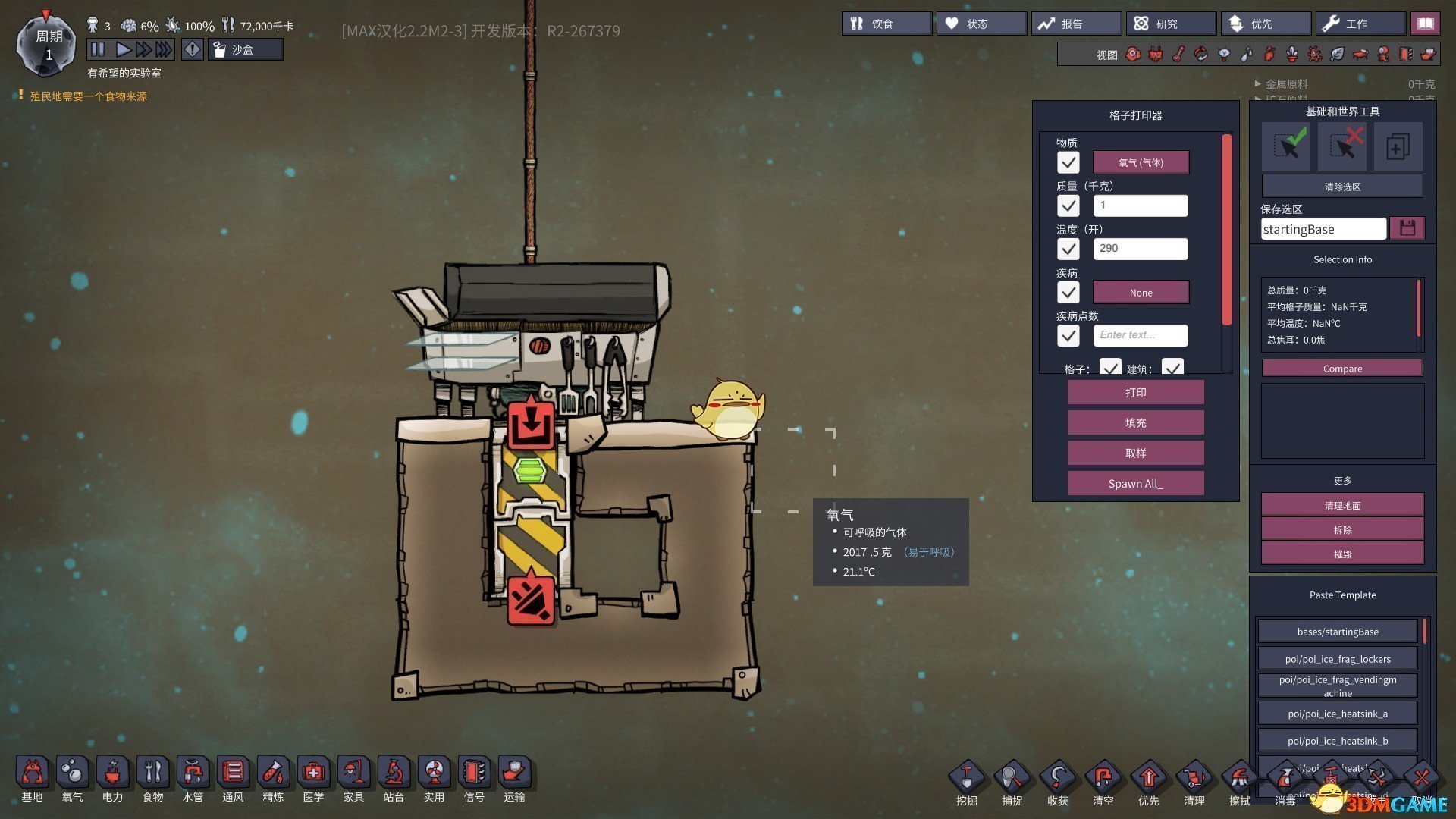Click the 清除选区 clear selection button
The image size is (1456, 819).
(1342, 187)
